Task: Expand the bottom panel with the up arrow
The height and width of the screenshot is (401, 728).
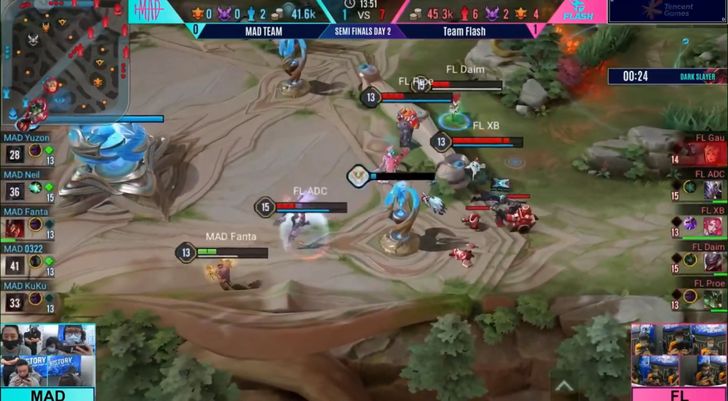Action: [563, 386]
